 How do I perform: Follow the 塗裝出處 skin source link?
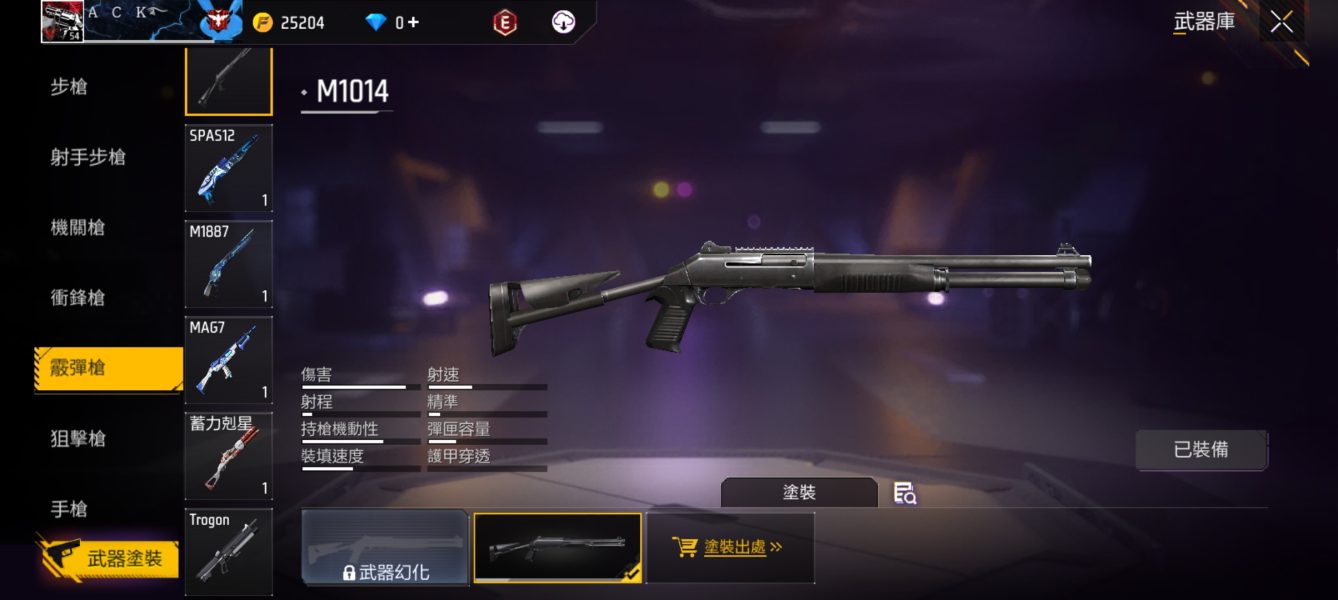(730, 547)
